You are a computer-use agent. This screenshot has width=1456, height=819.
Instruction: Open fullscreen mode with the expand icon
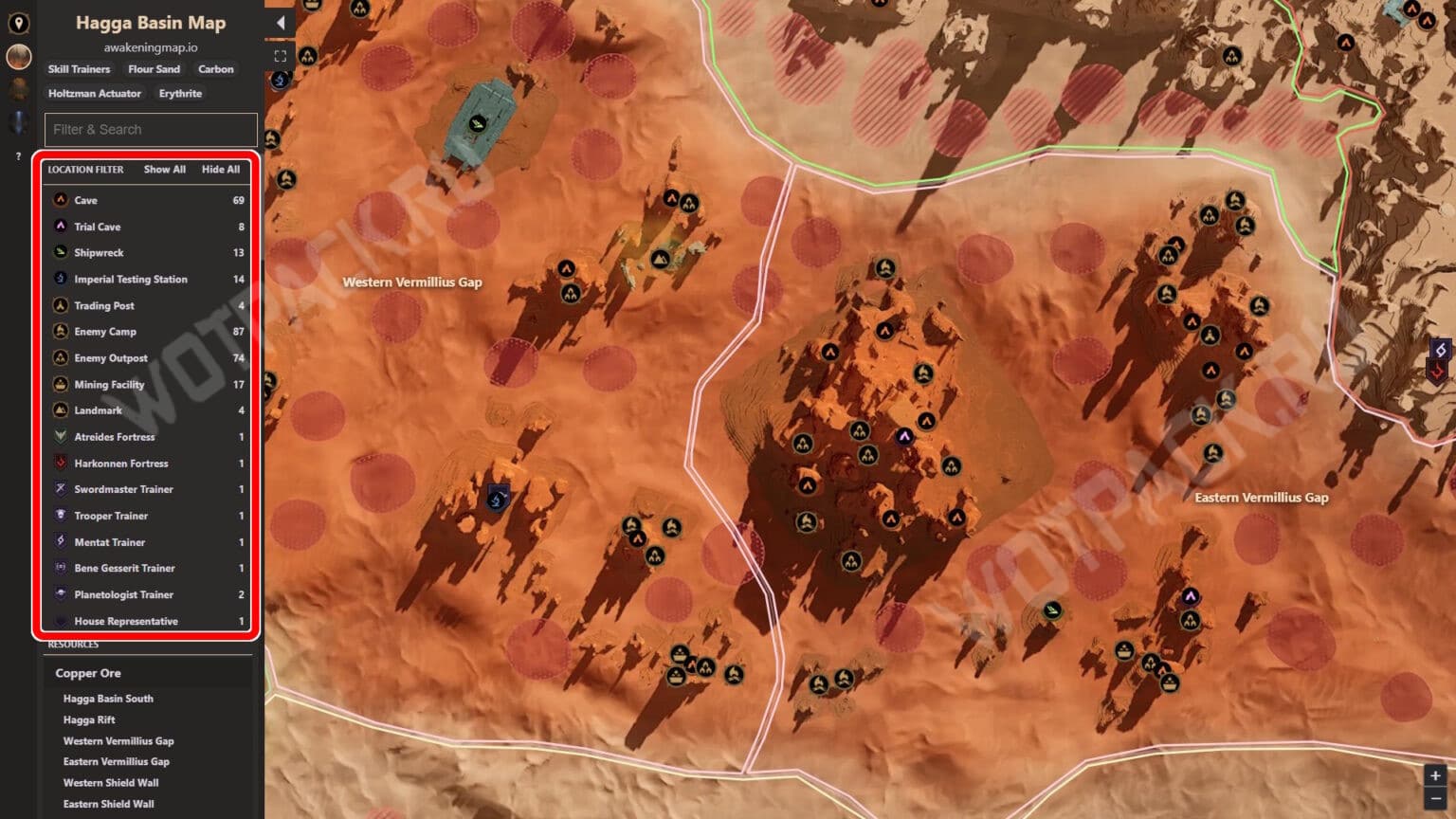[x=280, y=55]
